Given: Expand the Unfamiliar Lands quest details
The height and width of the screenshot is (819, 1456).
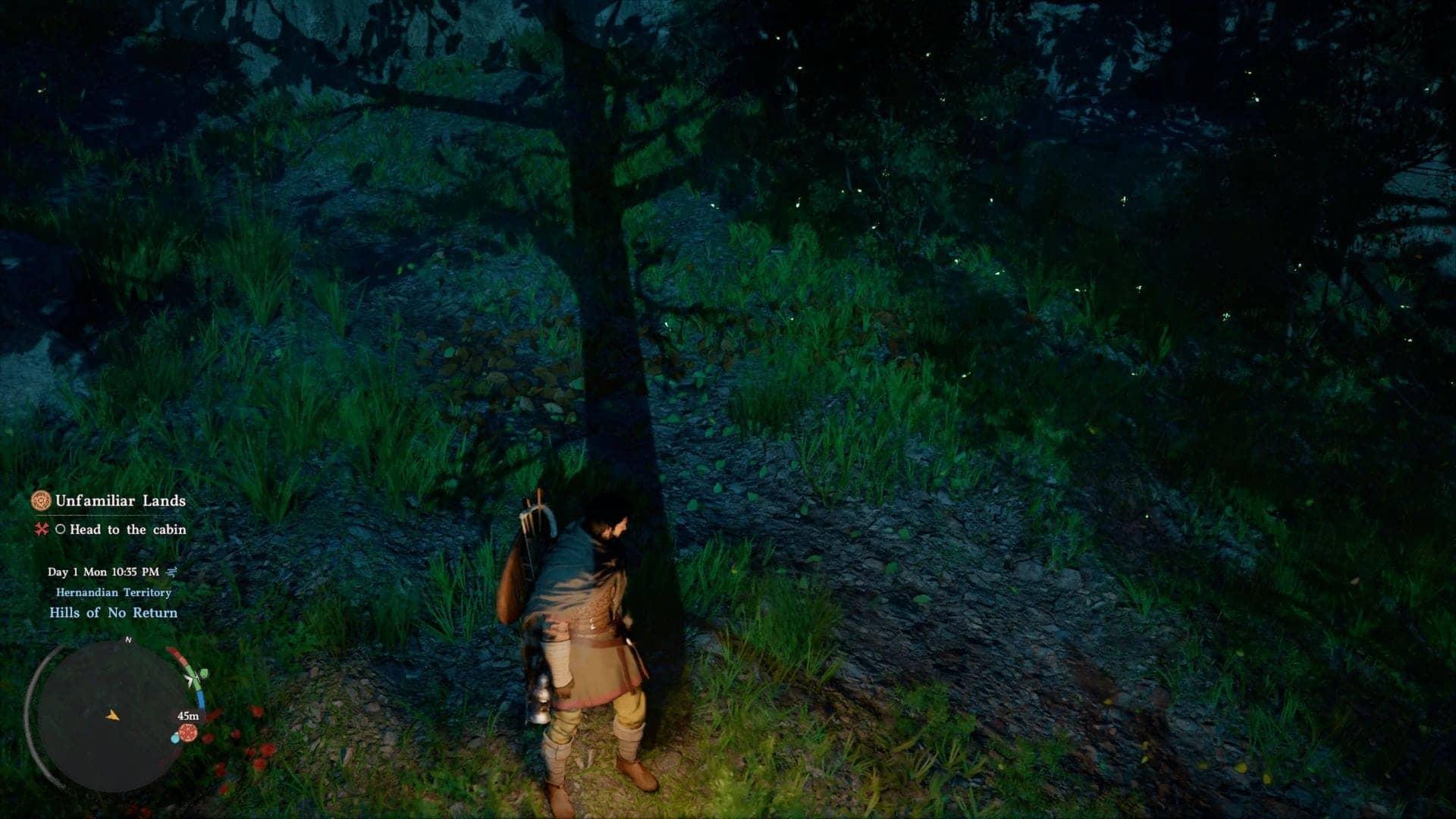Looking at the screenshot, I should click(121, 500).
